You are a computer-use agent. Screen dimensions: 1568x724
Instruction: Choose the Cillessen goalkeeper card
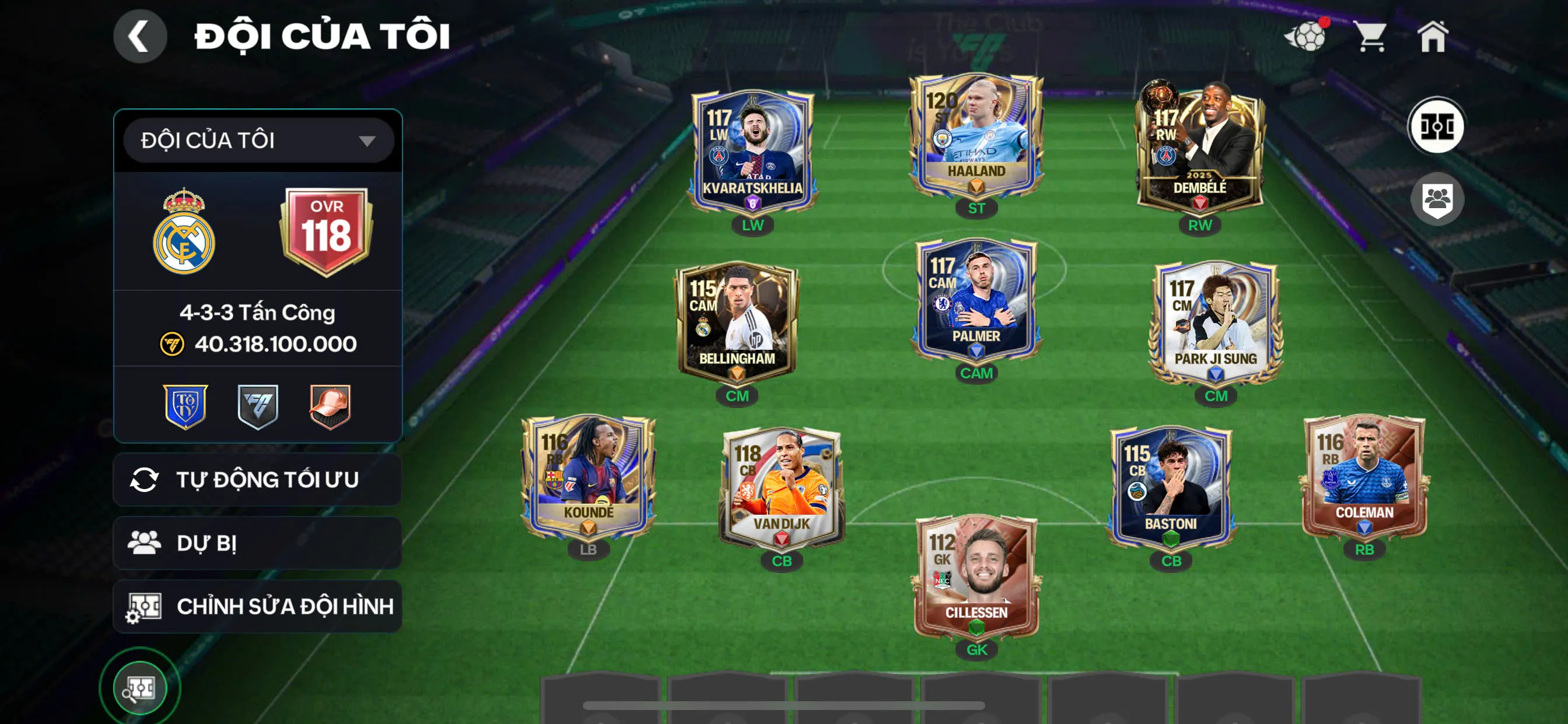[976, 575]
